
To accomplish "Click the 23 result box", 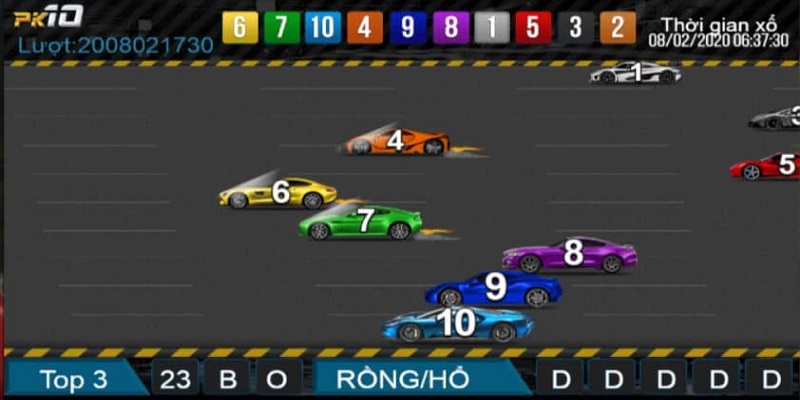I will click(175, 380).
